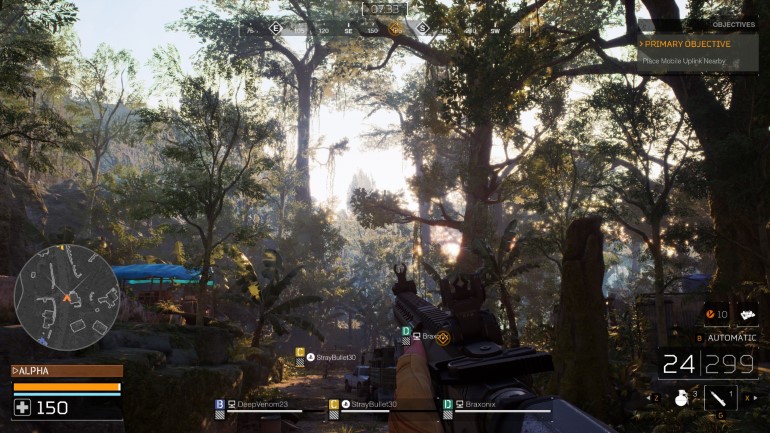Click the white gadget icon above Automatic
The height and width of the screenshot is (433, 770).
(x=745, y=315)
